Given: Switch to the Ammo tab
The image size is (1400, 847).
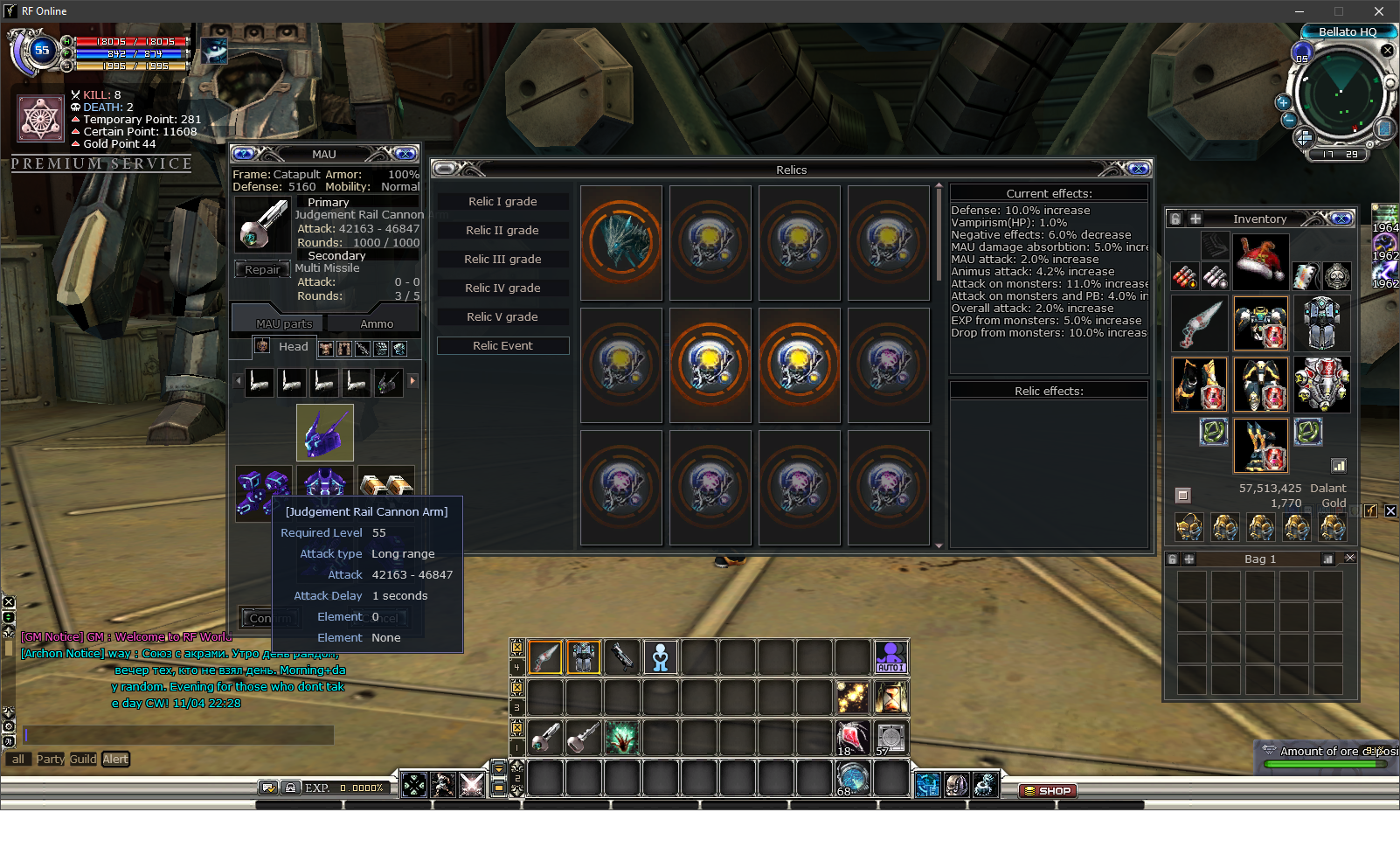Looking at the screenshot, I should tap(377, 324).
